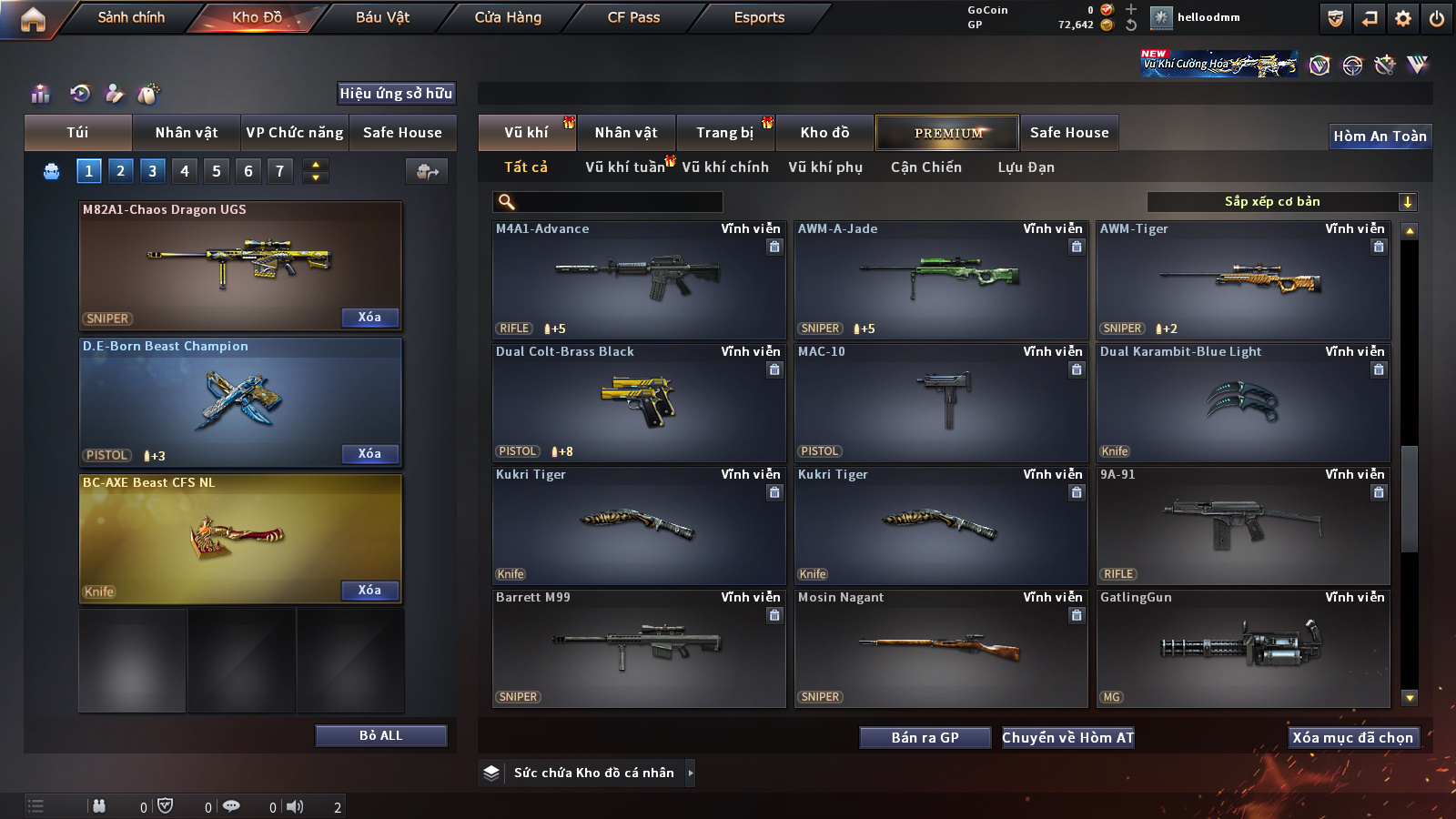Select the GatlingGun weapon tile
The image size is (1456, 819).
tap(1243, 649)
